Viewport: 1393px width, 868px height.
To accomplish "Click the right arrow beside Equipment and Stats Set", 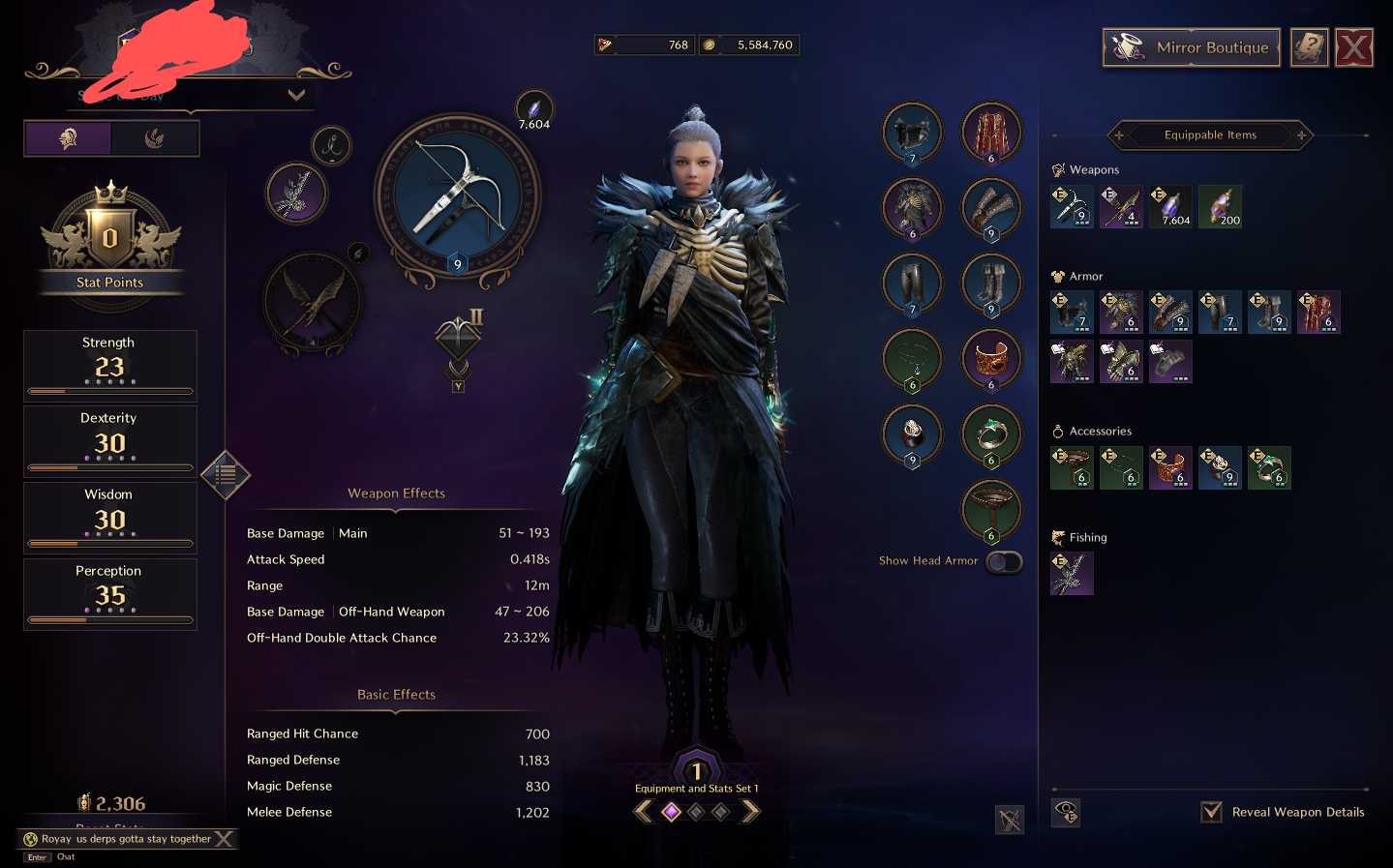I will tap(751, 811).
